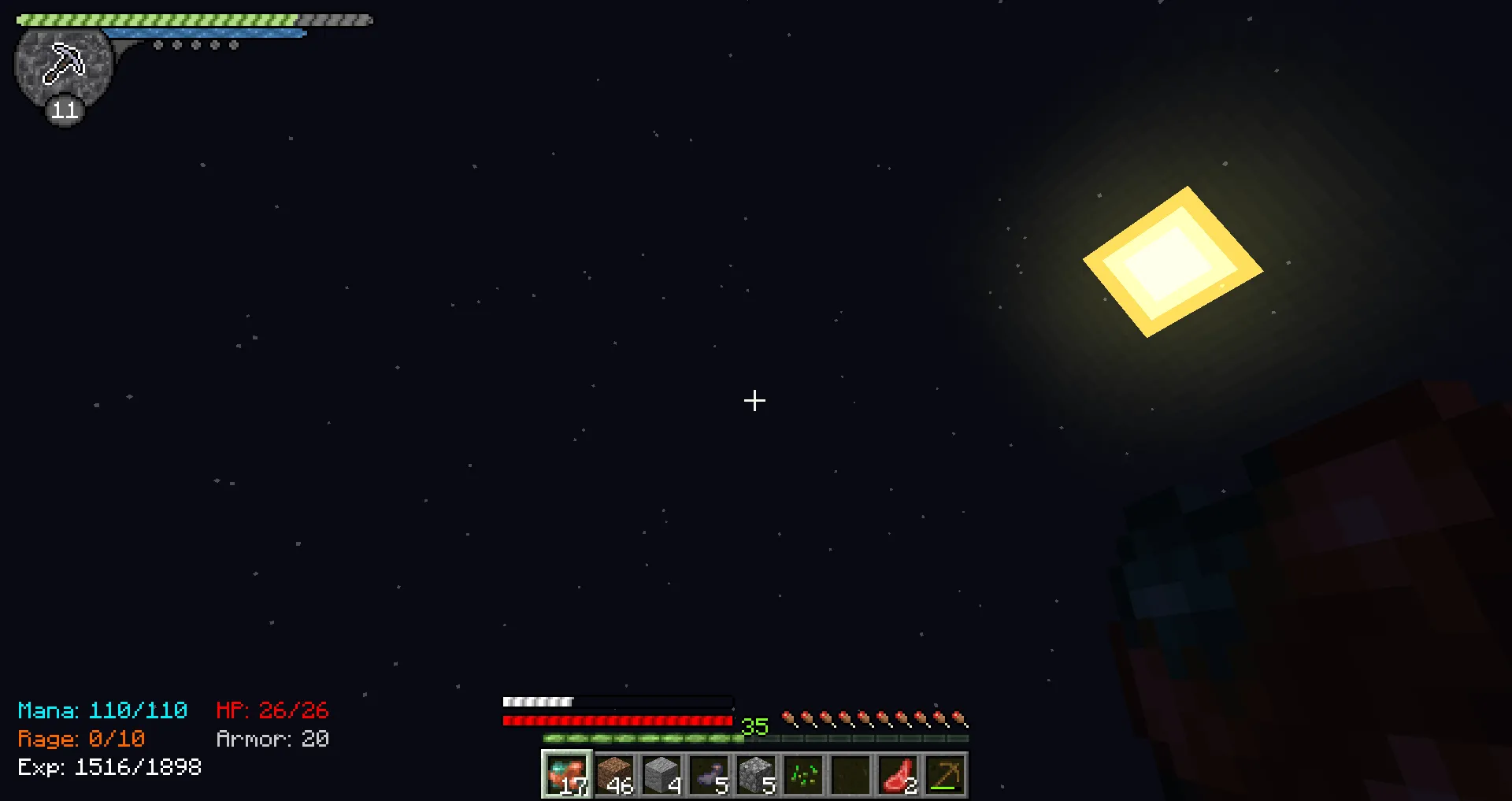The image size is (1512, 801).
Task: Select the raw beef hotbar slot
Action: point(898,776)
